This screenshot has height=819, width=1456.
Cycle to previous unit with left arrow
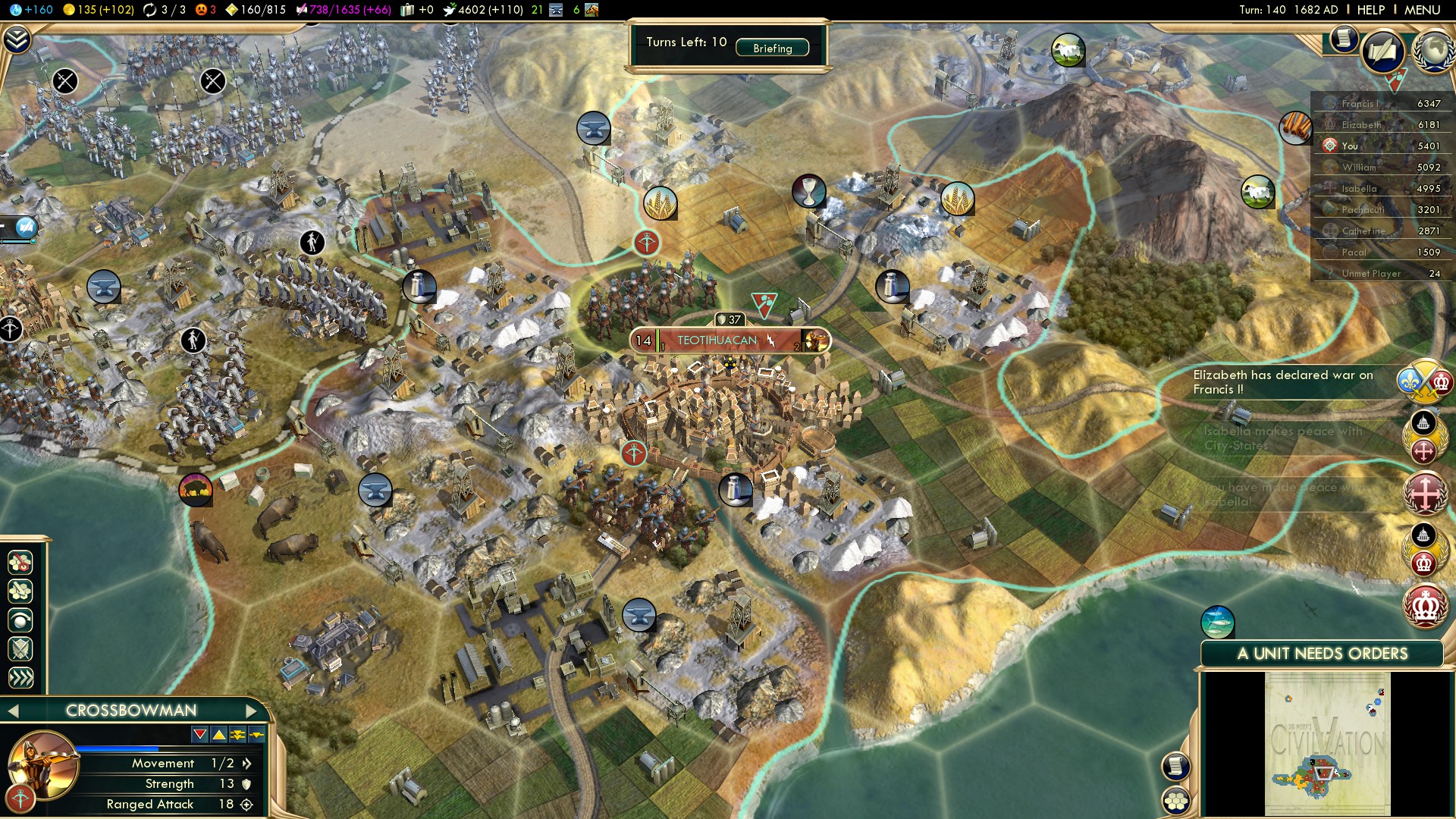12,711
